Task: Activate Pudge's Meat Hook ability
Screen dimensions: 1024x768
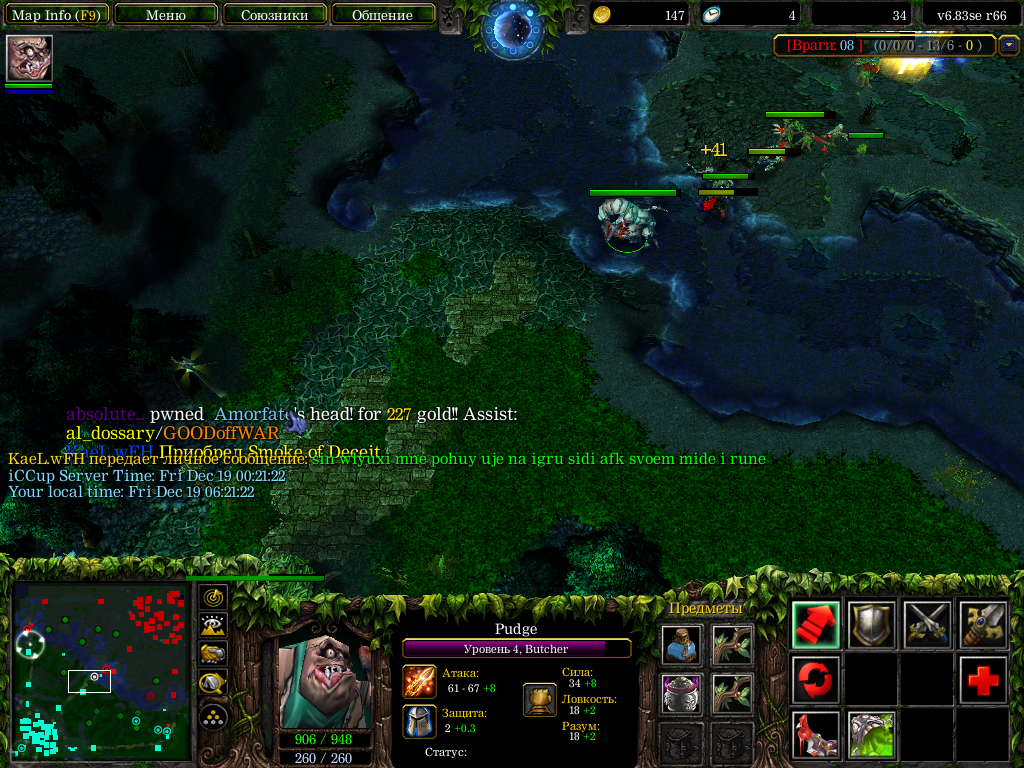Action: [x=816, y=735]
